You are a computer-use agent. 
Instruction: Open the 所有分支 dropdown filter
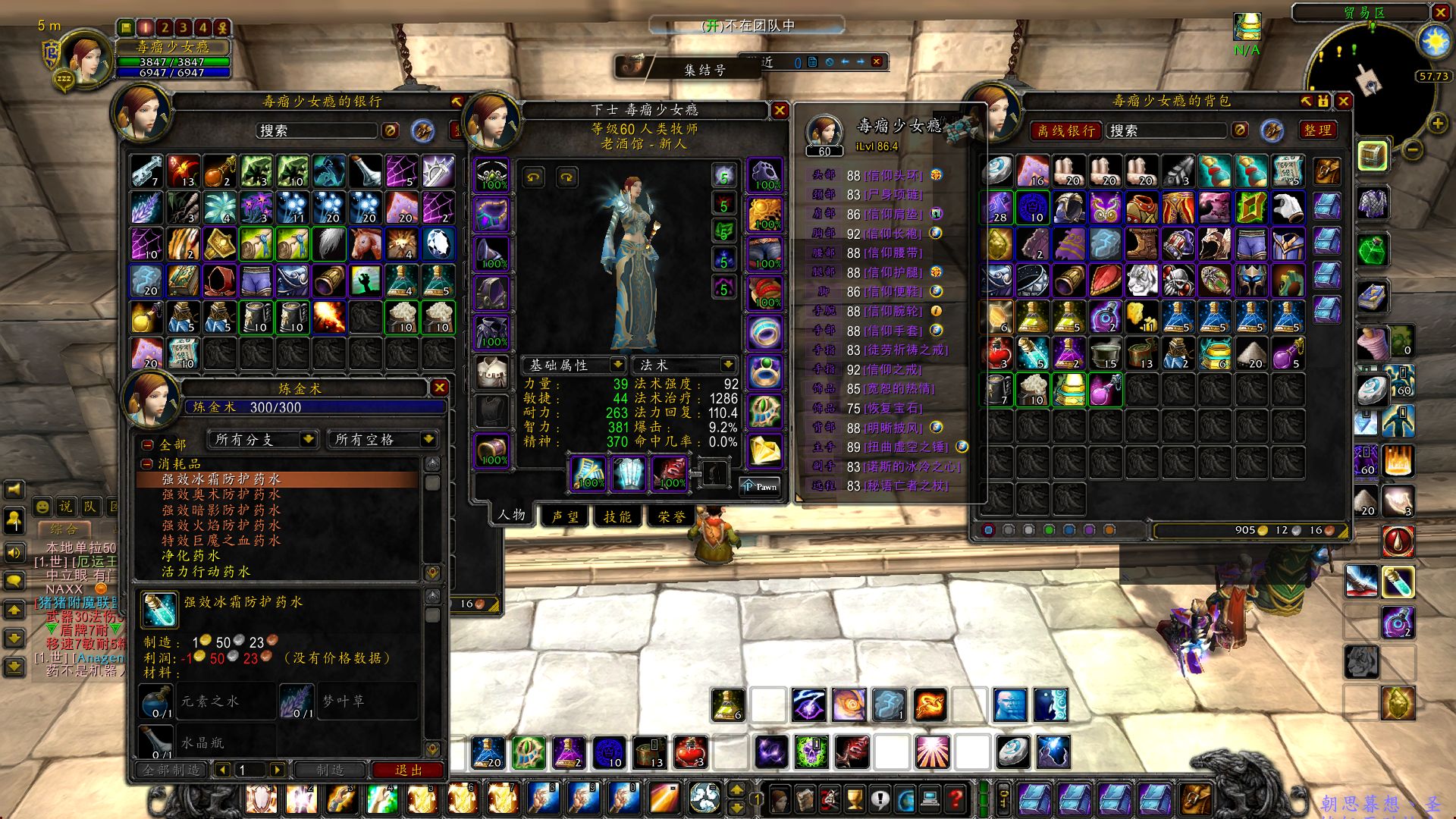[262, 440]
